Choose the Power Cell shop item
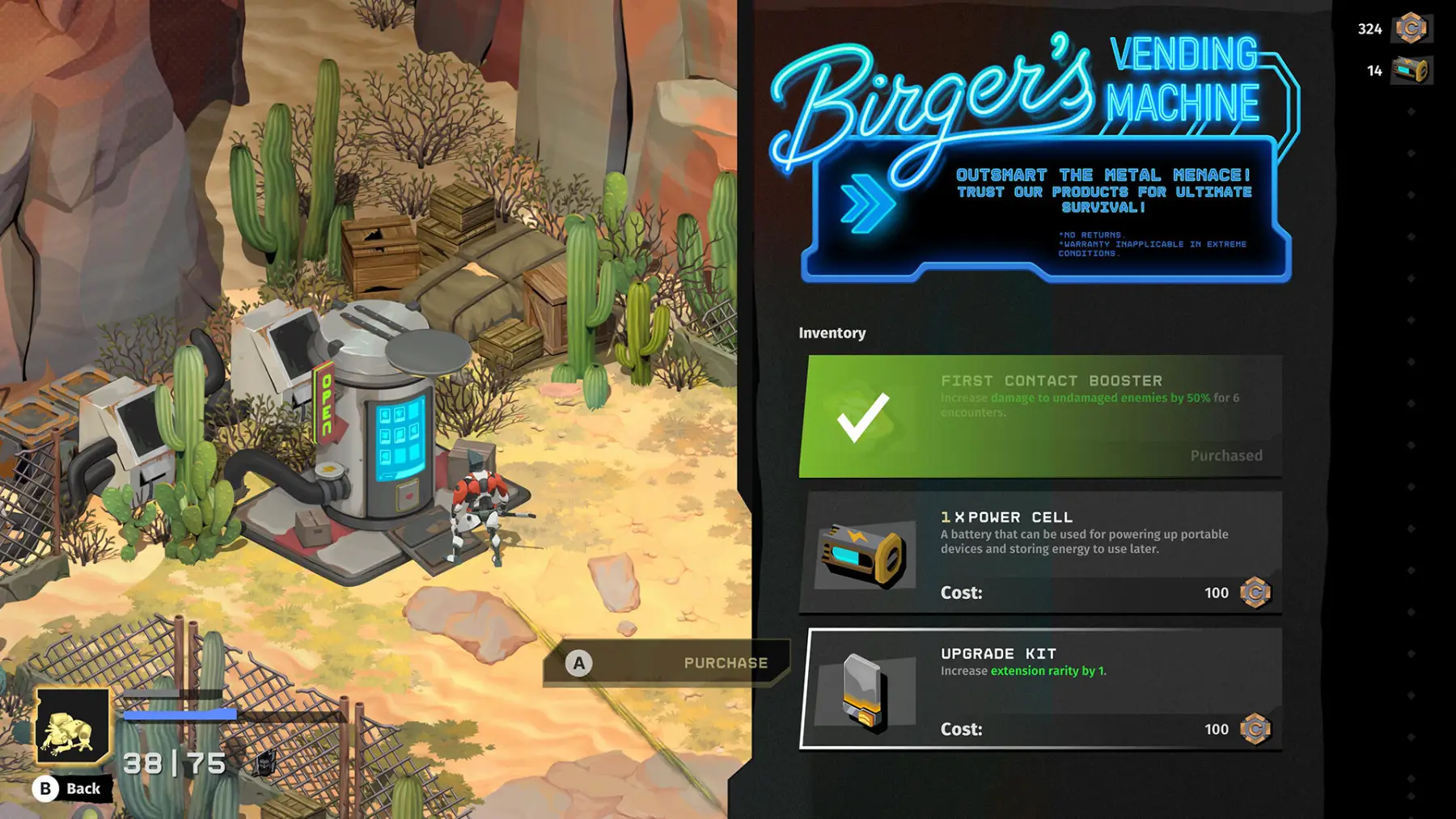Image resolution: width=1456 pixels, height=819 pixels. 1040,553
